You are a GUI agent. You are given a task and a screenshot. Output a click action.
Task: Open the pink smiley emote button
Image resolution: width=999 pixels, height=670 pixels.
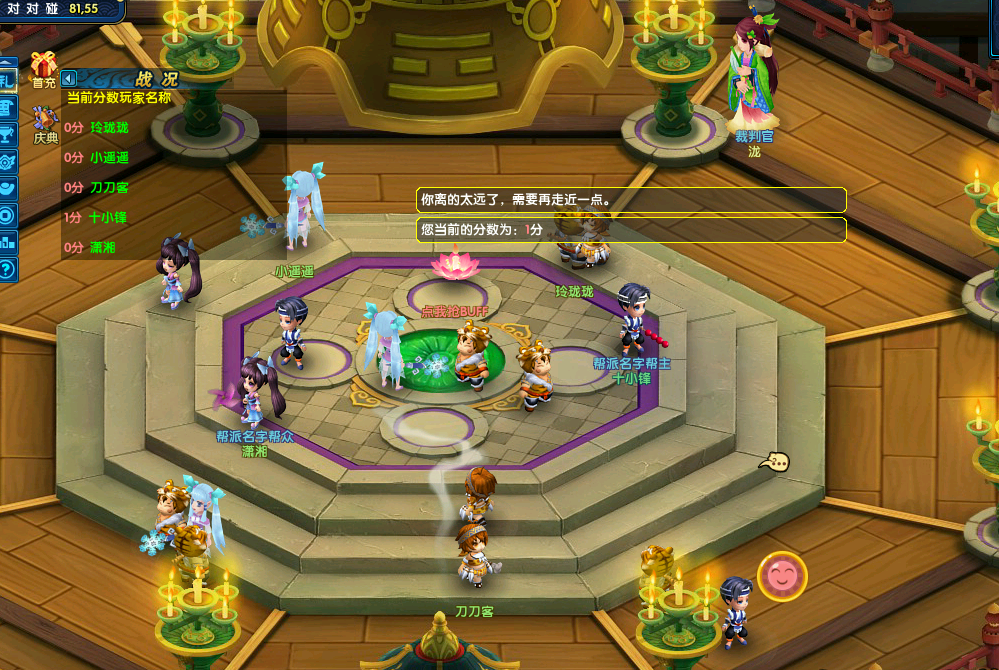tap(781, 576)
